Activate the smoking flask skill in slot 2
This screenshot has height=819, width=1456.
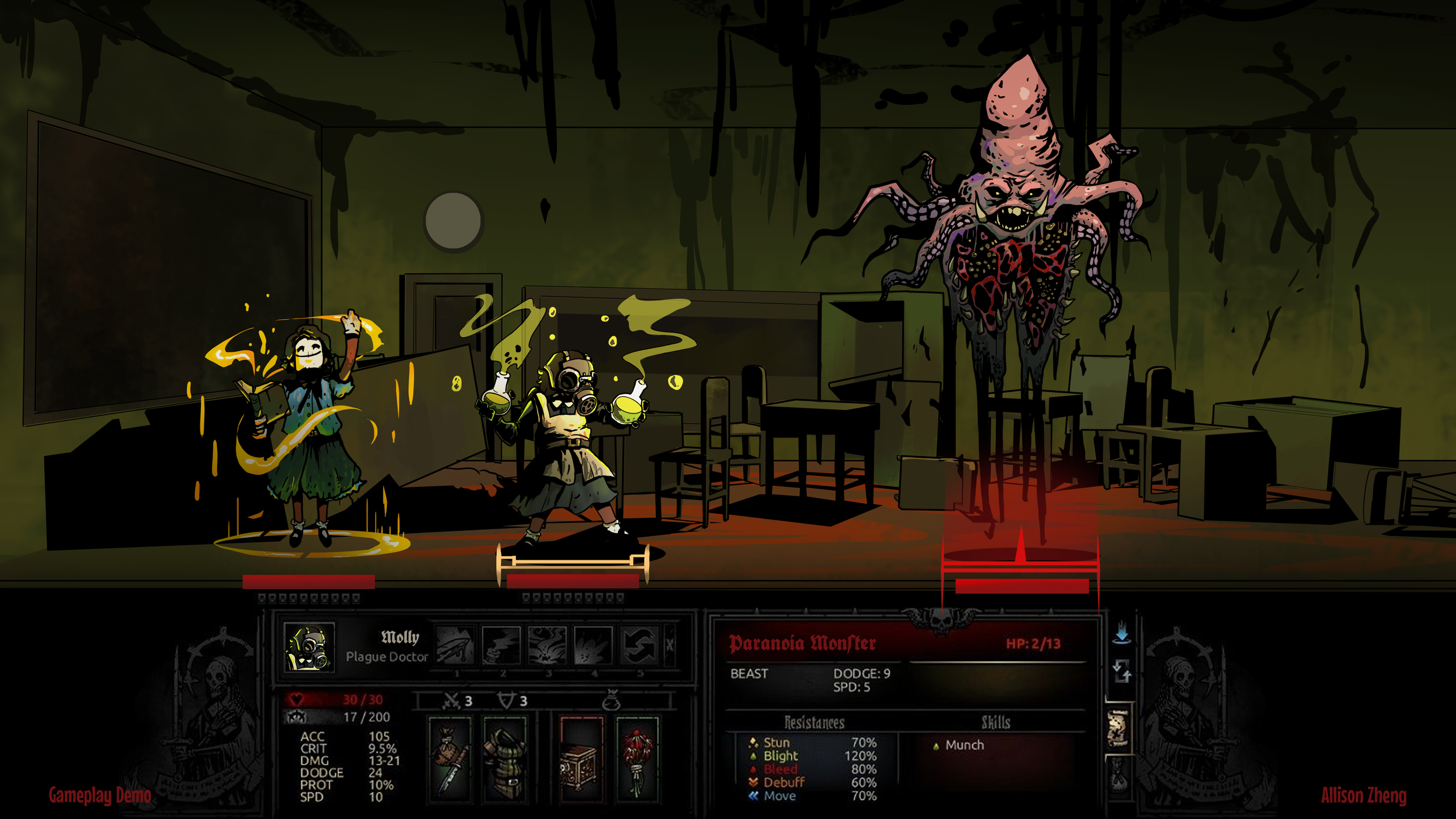pos(501,645)
